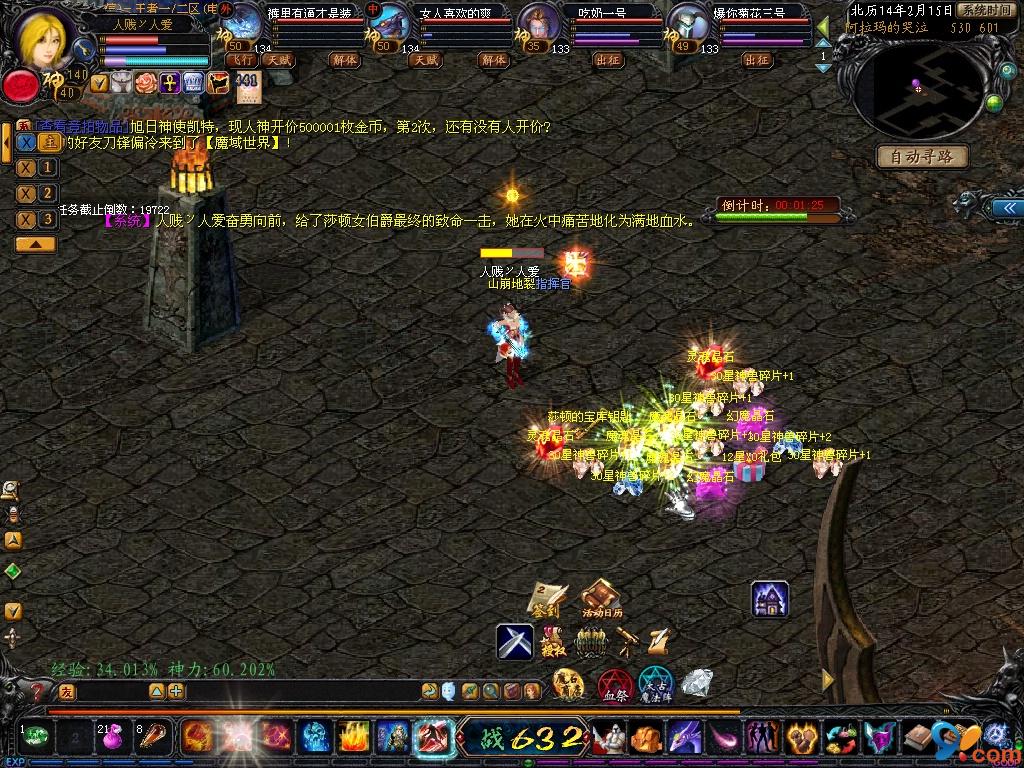1024x768 pixels.
Task: Open the 查看竞拍物品 auction link in chat
Action: coord(82,127)
